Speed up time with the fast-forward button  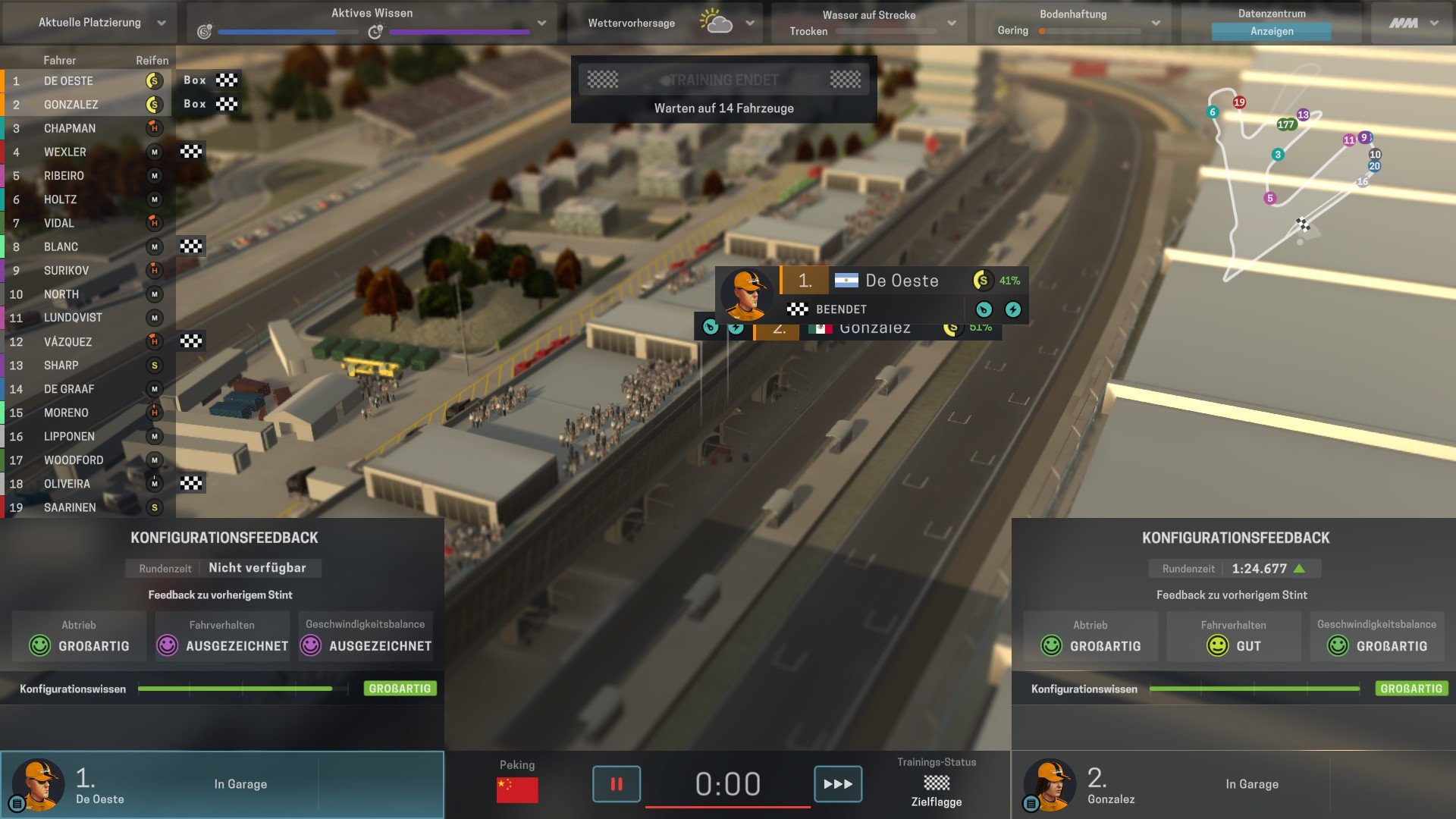pos(837,783)
